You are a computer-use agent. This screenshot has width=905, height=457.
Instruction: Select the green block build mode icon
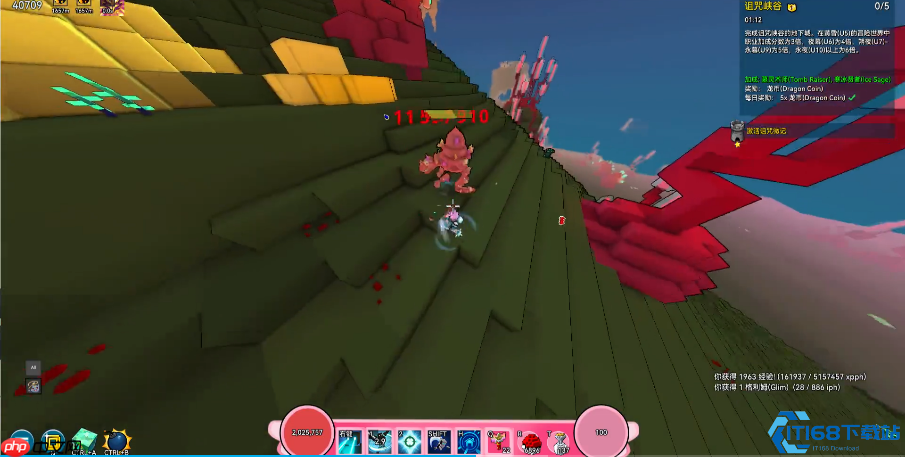point(83,441)
